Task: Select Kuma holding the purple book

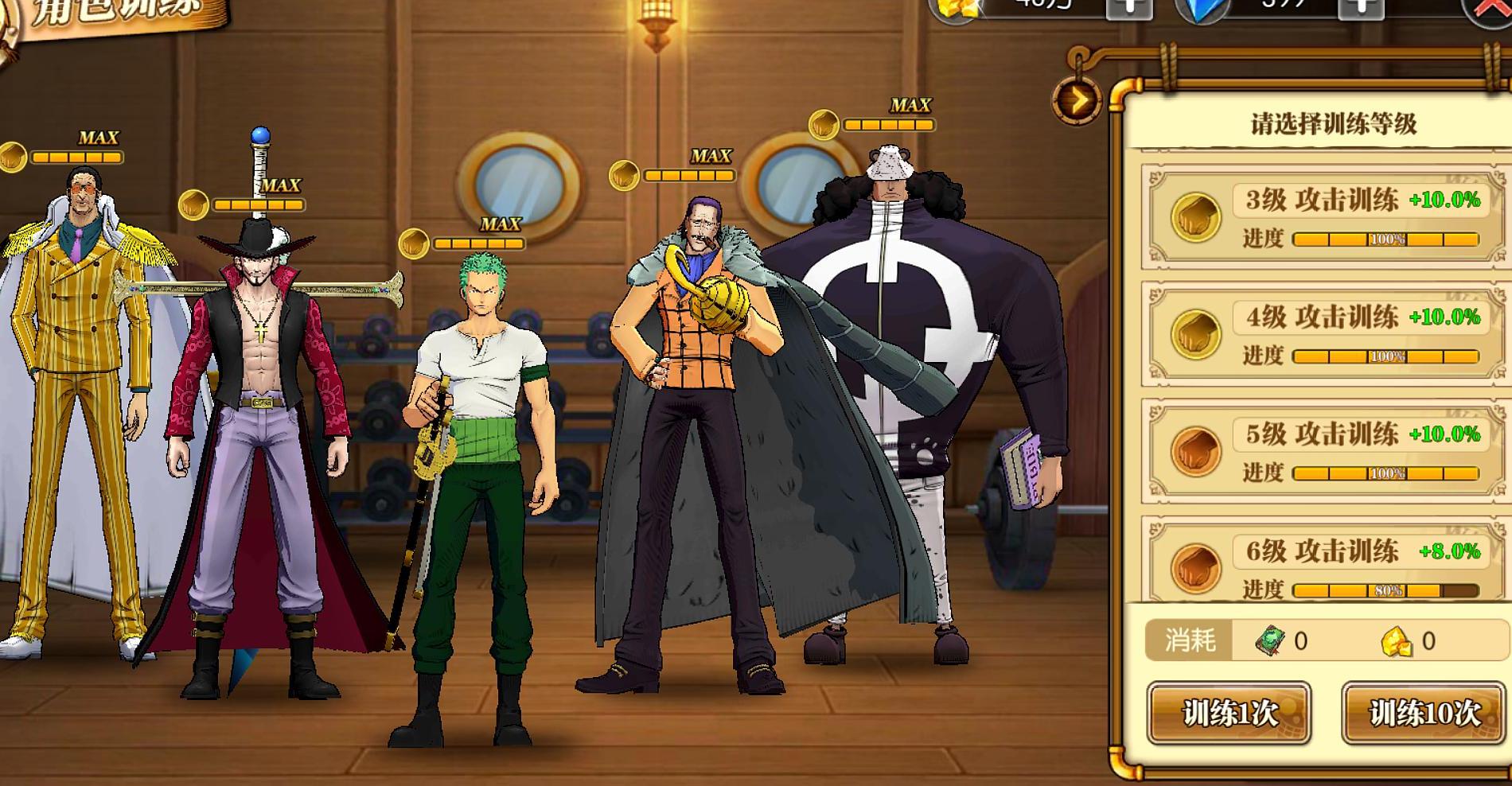Action: pyautogui.click(x=923, y=382)
